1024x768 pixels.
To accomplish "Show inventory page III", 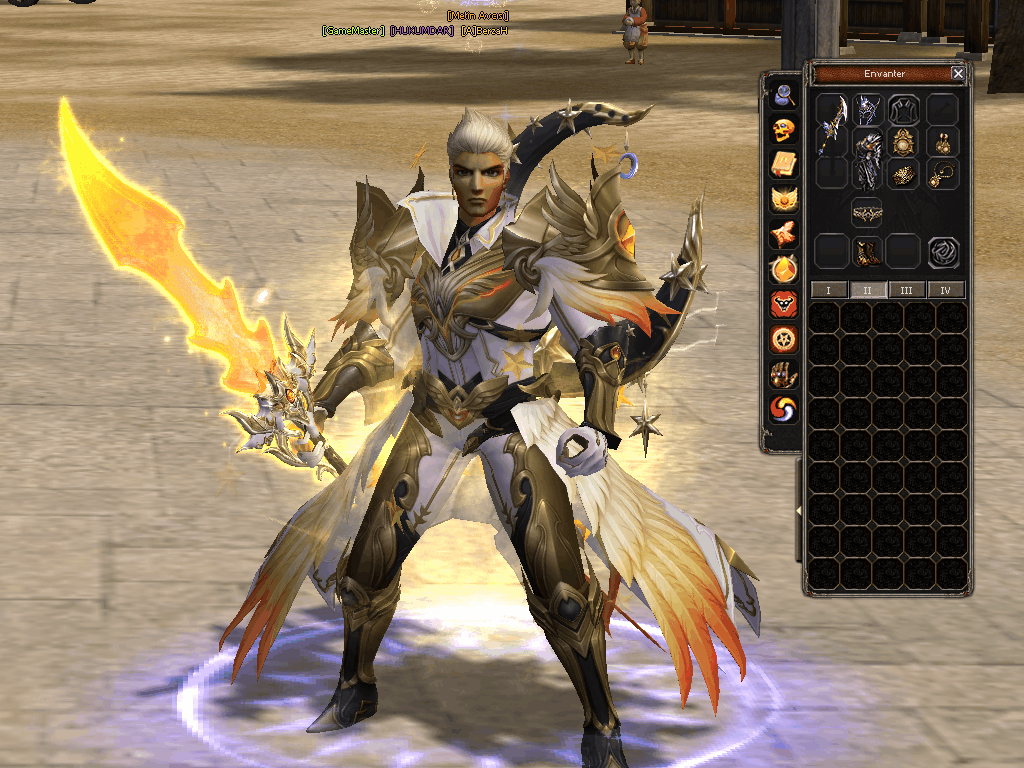I will coord(906,290).
